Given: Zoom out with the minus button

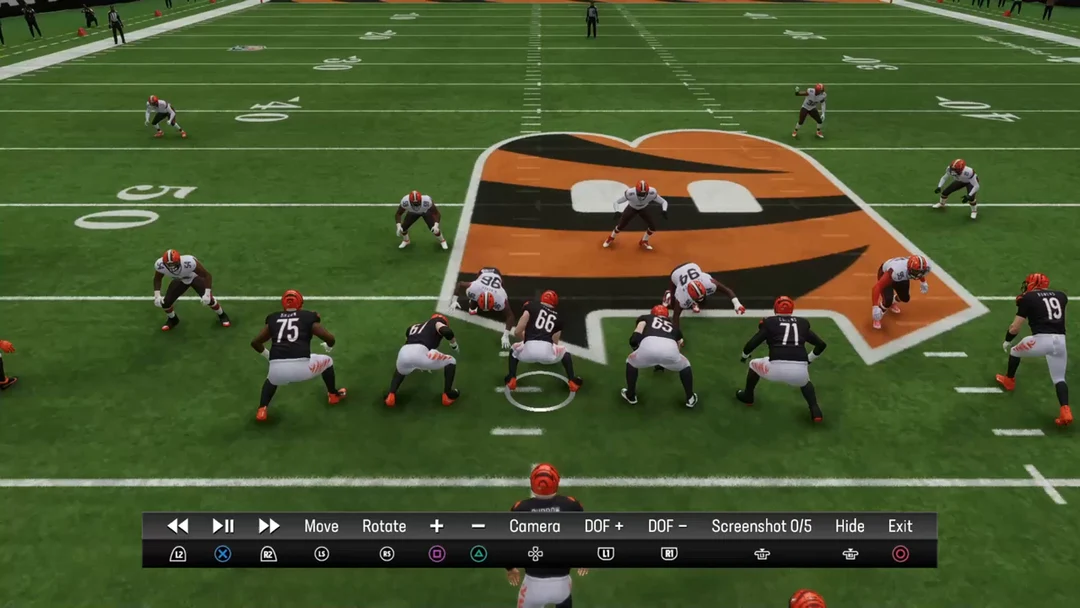Looking at the screenshot, I should (478, 526).
